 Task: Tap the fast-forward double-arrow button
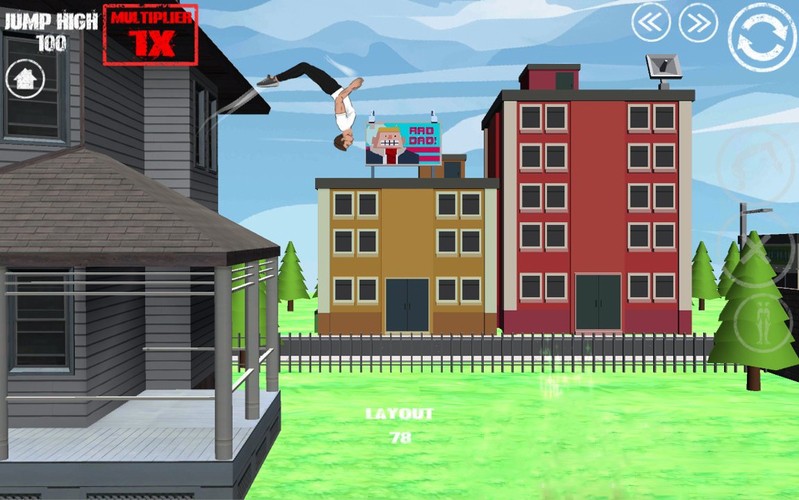(x=699, y=22)
